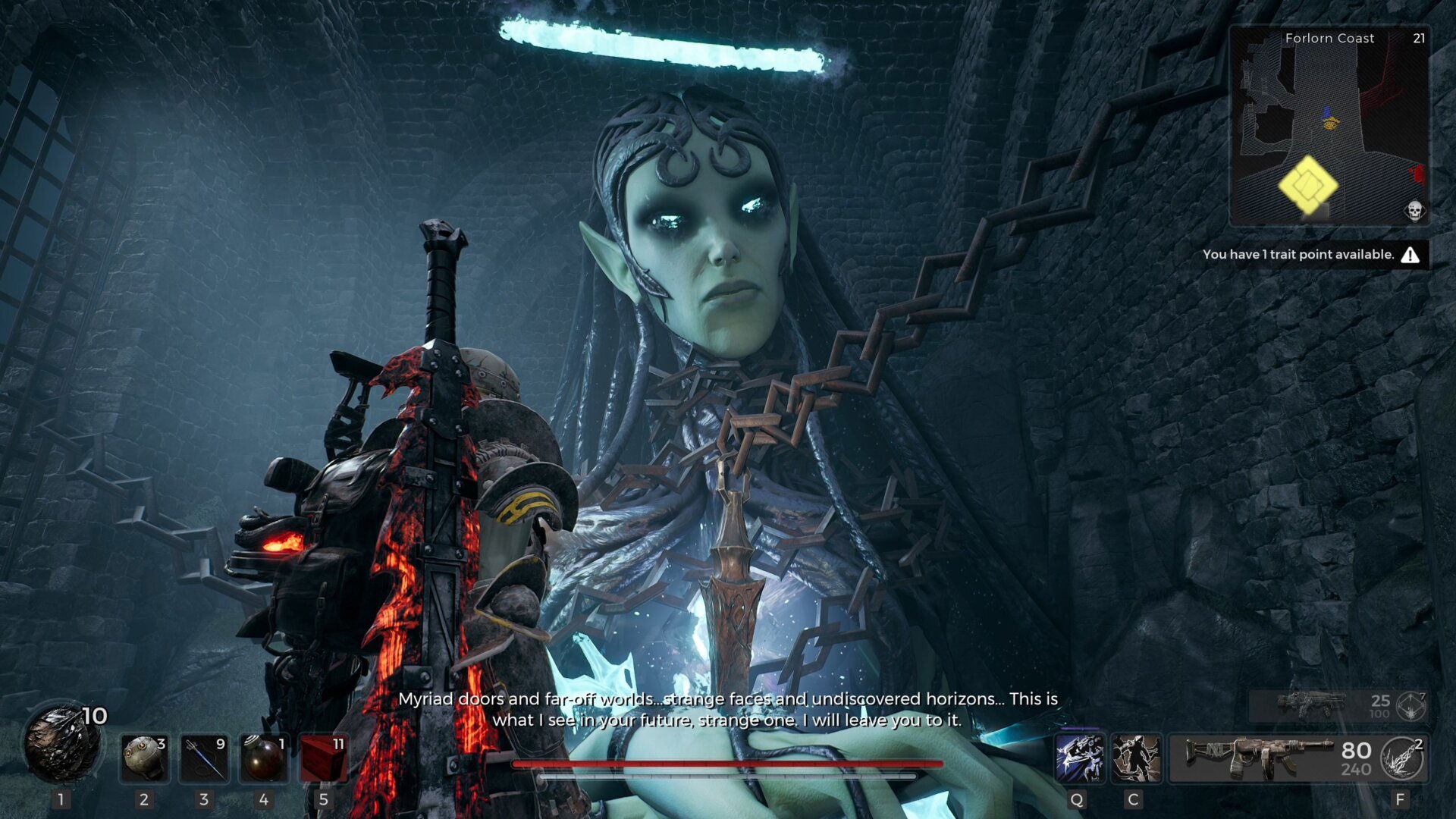Select the dark round flask consumable slot

pyautogui.click(x=264, y=758)
